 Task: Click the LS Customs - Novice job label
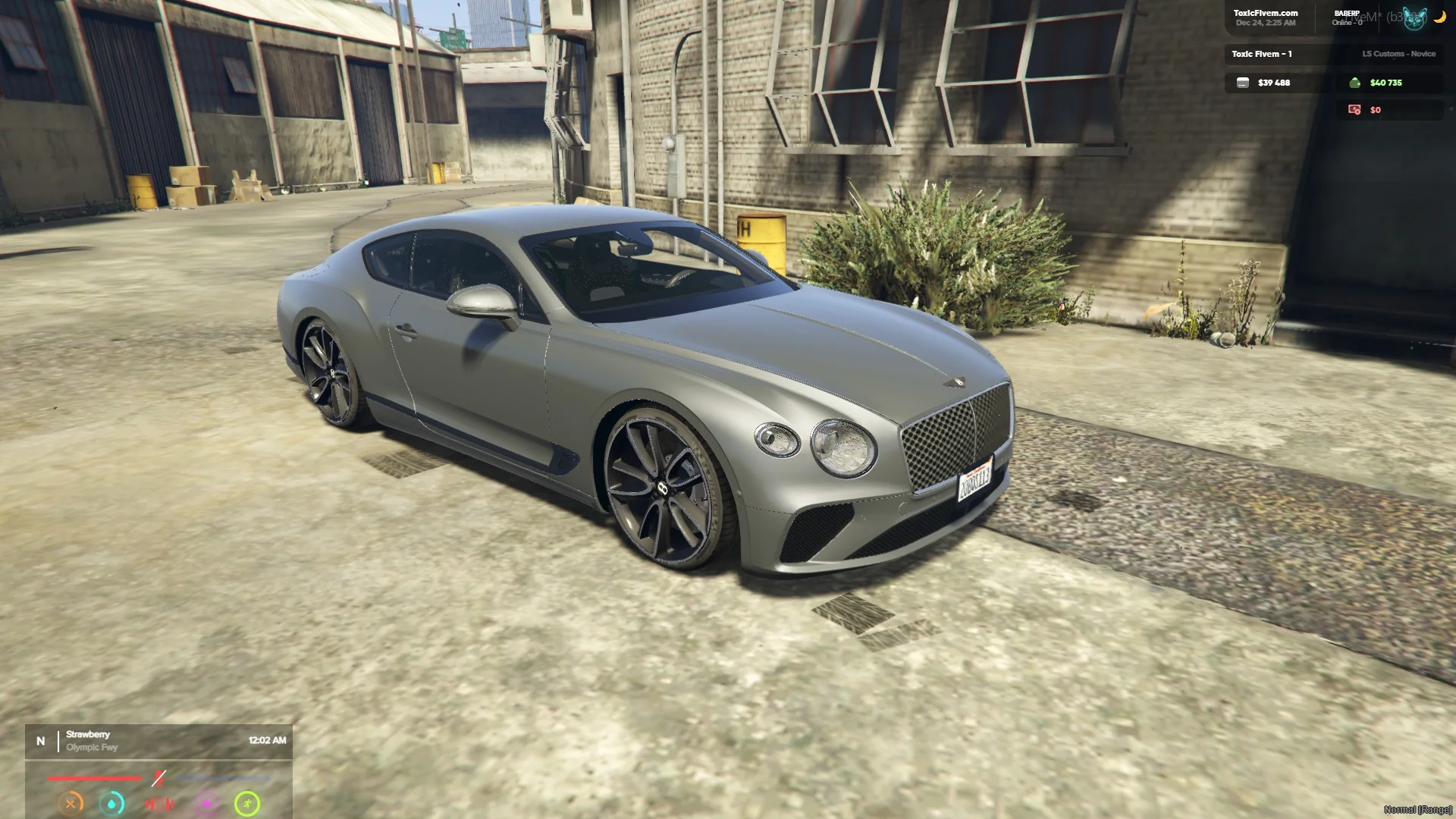coord(1398,54)
